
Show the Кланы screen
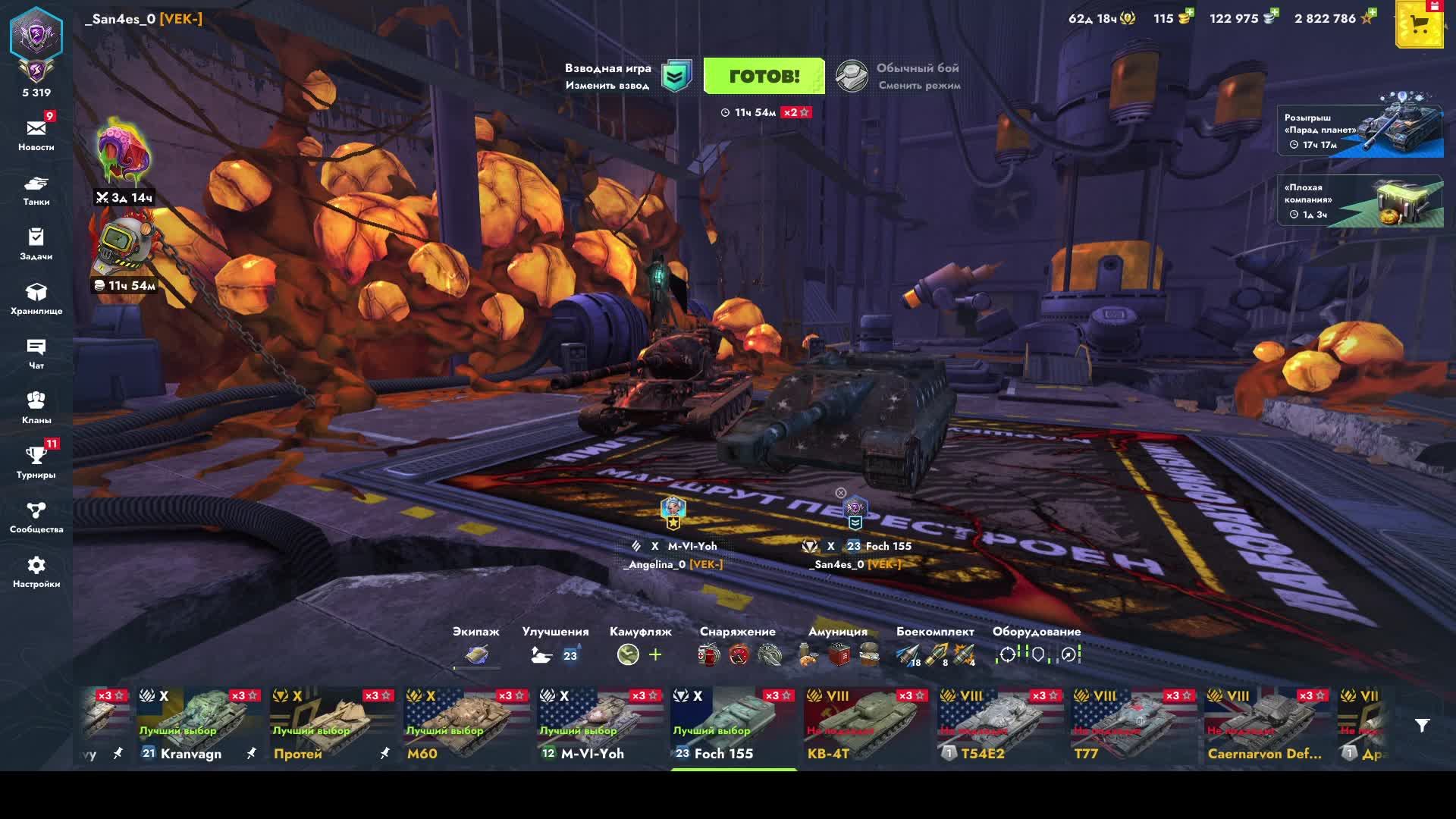[x=36, y=408]
